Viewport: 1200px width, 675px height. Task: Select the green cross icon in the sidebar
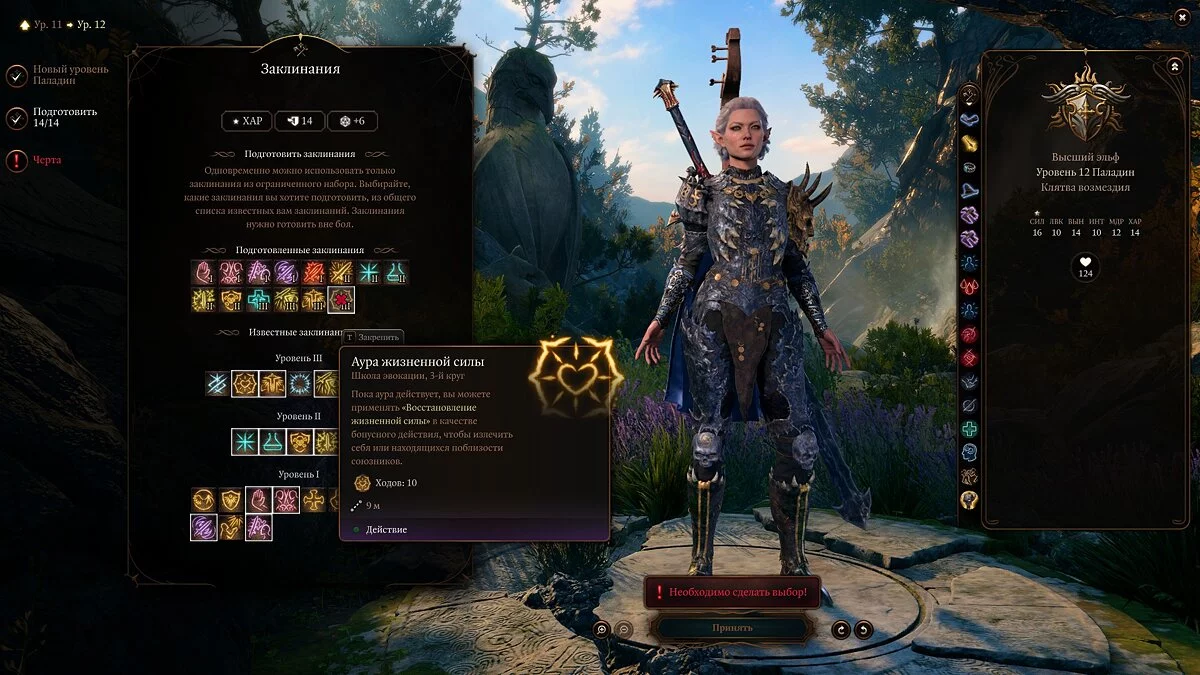point(969,429)
